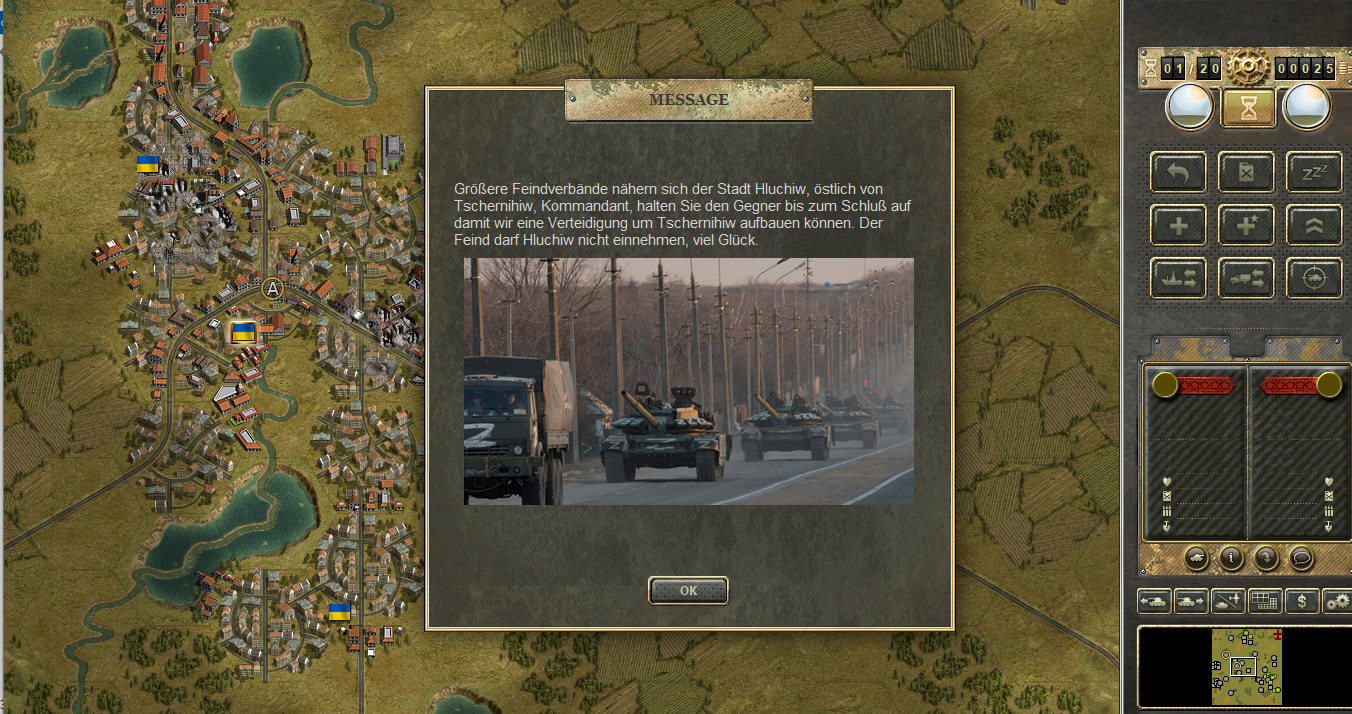Select the previous unit button
1352x714 pixels.
[1155, 601]
